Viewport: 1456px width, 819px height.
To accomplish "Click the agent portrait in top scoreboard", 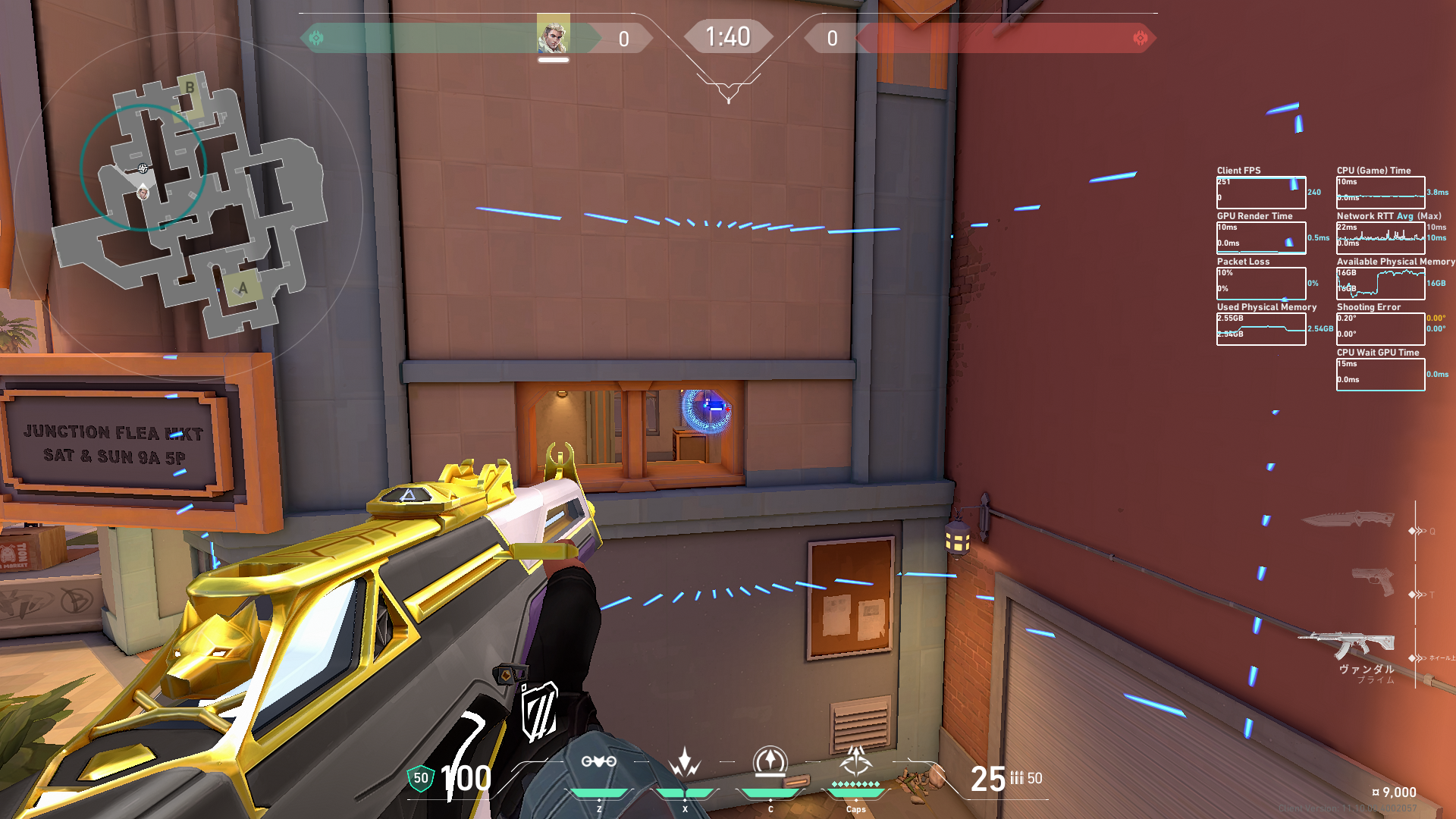I will click(553, 34).
